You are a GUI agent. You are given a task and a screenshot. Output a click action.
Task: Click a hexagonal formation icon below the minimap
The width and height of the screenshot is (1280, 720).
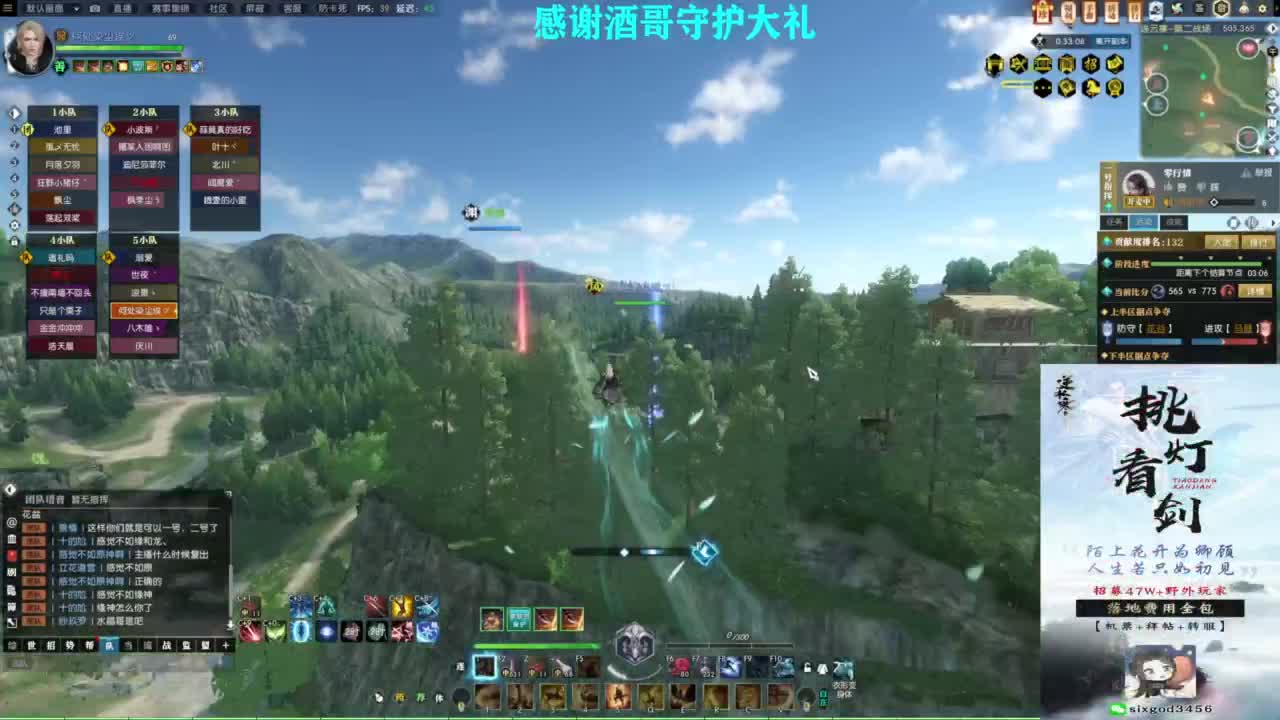pos(995,63)
